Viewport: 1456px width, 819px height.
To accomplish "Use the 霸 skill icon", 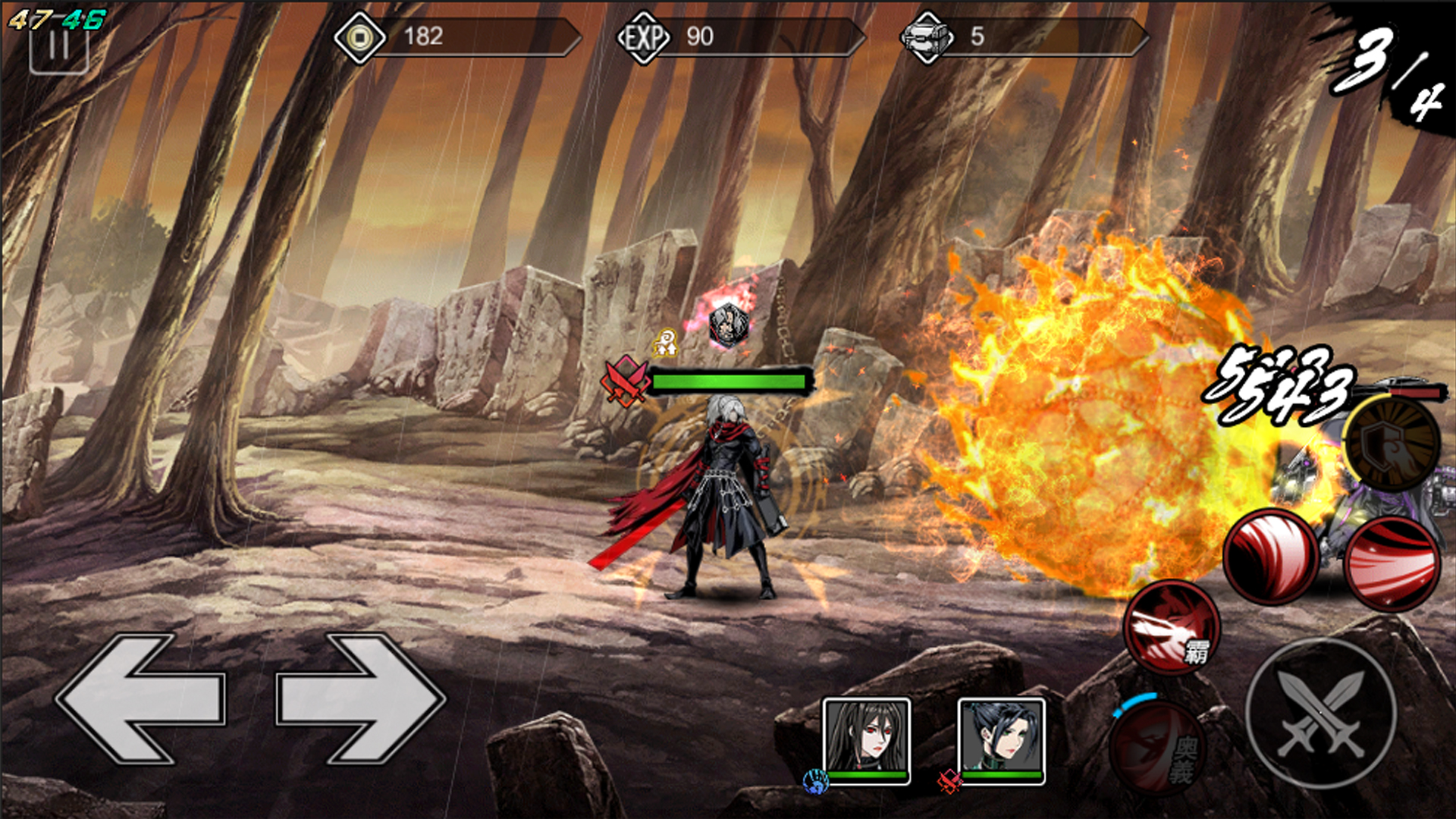I will click(1172, 628).
